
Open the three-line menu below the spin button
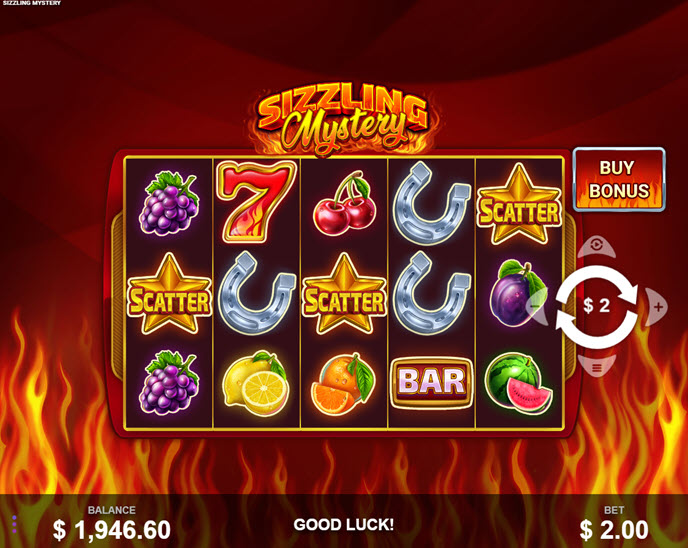point(597,367)
